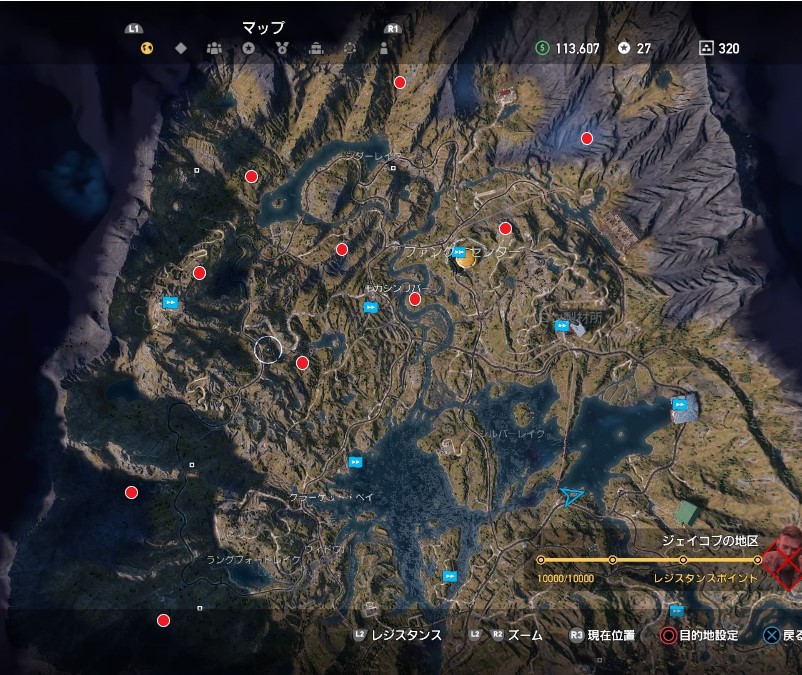The width and height of the screenshot is (802, 675).
Task: Switch to the single person tab
Action: [383, 48]
